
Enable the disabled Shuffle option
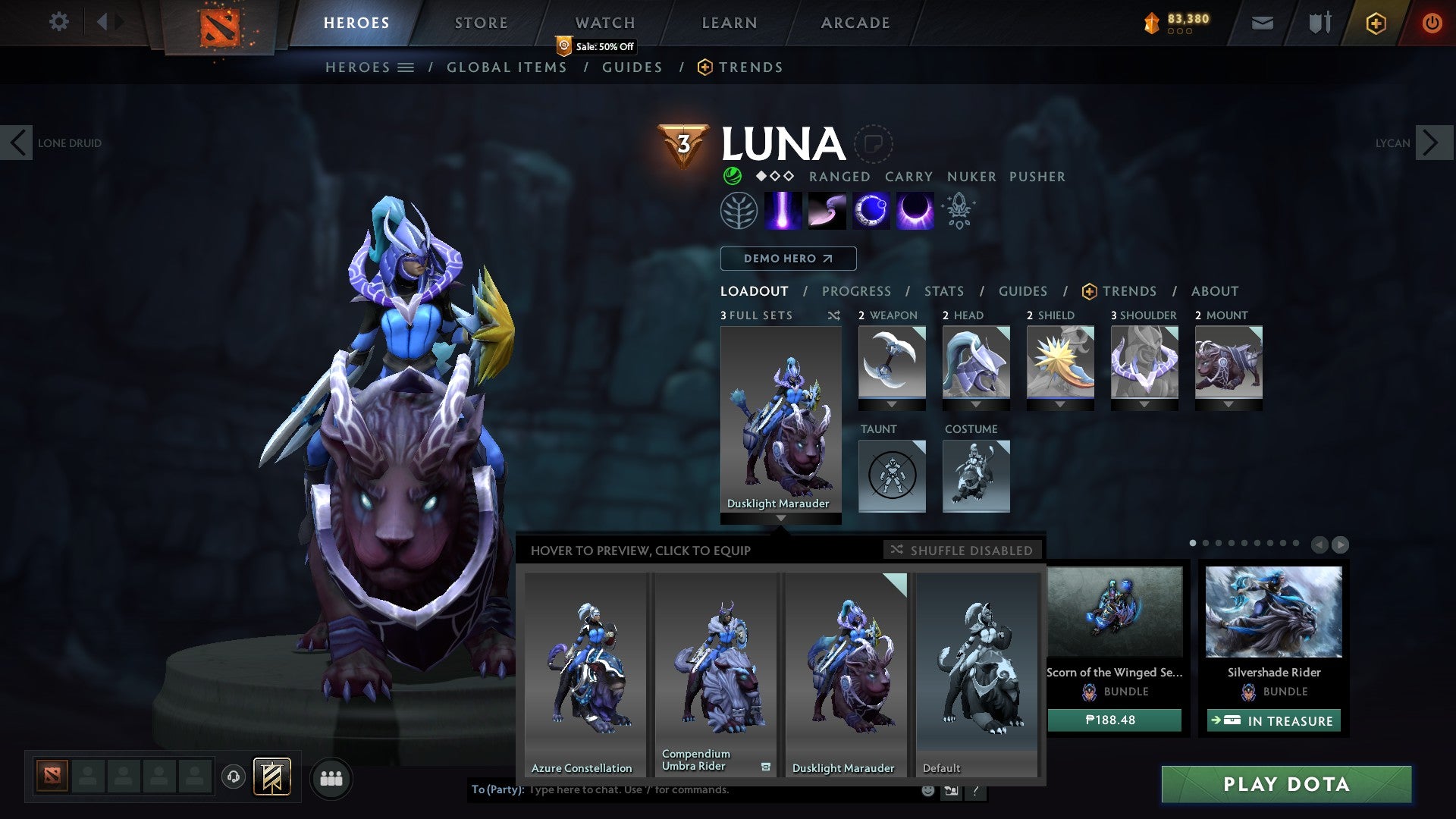(x=962, y=551)
